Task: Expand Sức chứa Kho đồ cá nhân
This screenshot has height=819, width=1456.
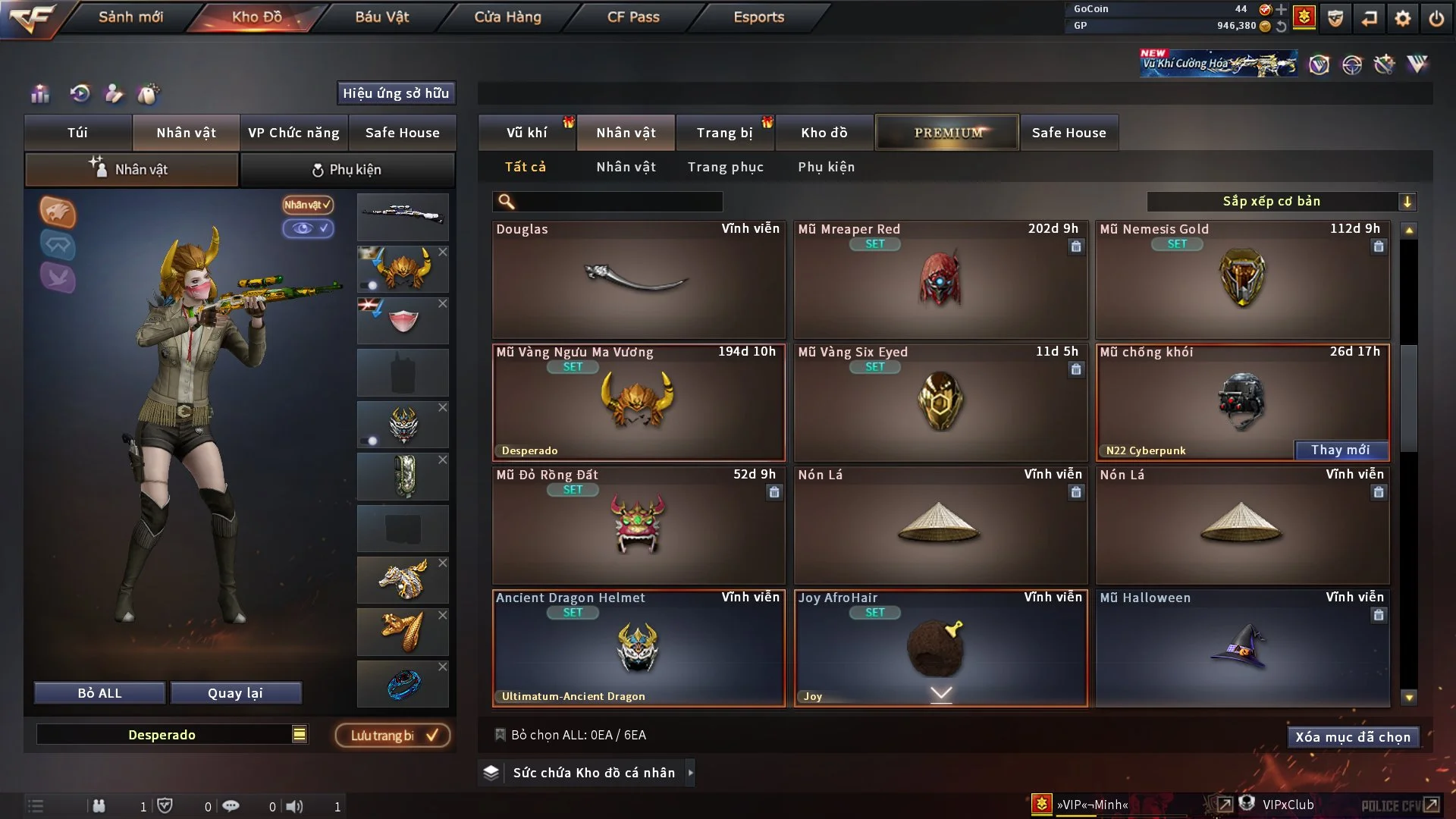Action: coord(594,773)
